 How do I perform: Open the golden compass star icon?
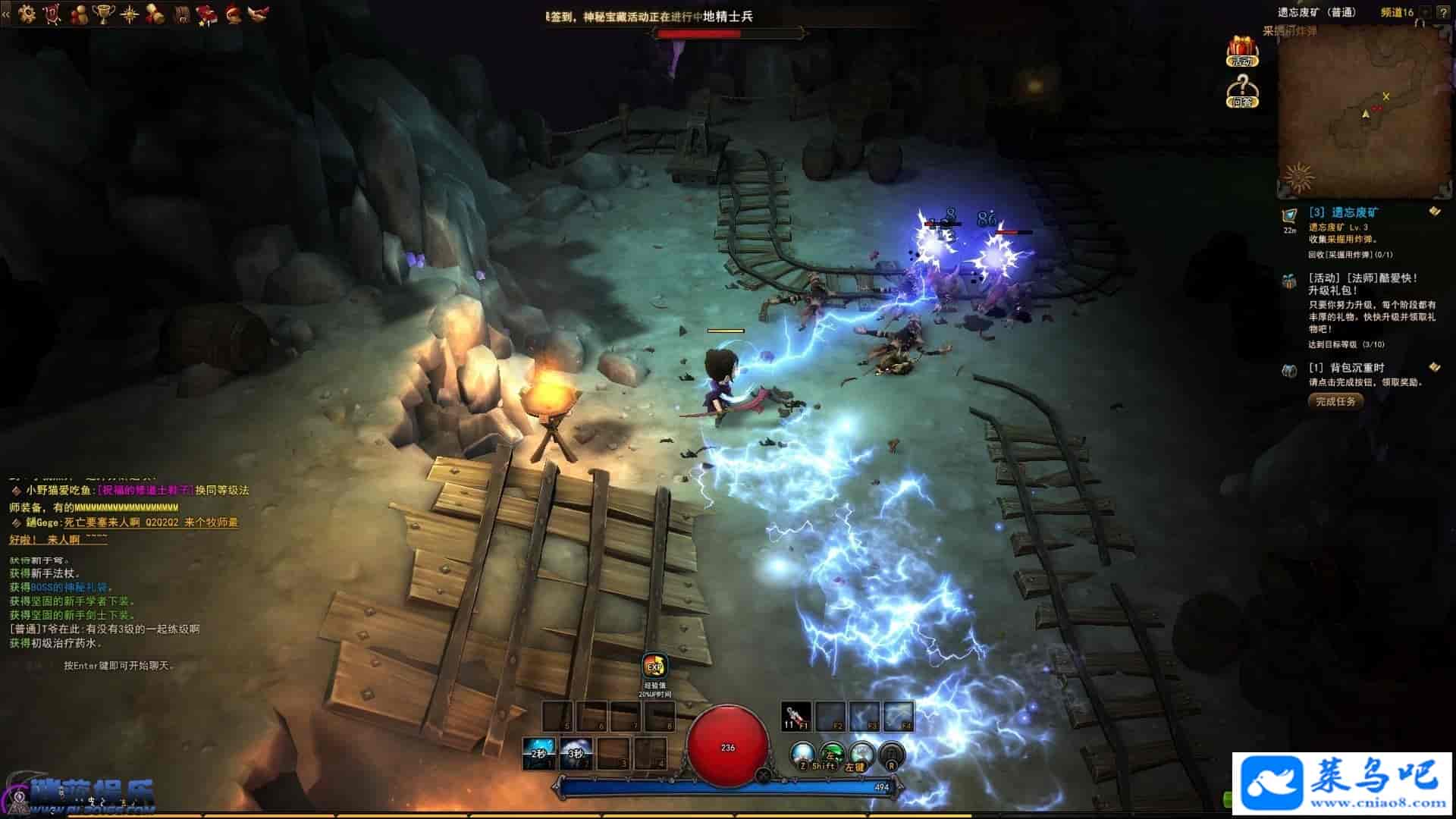[130, 13]
